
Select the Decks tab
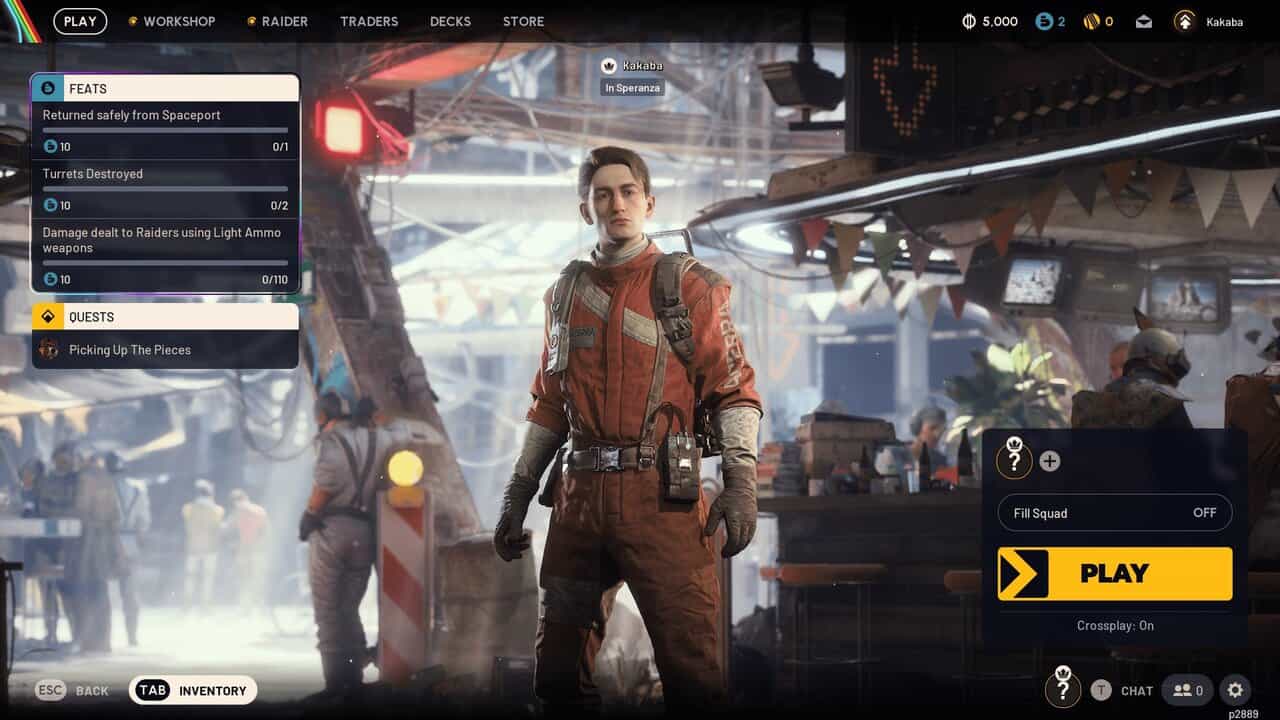pos(450,21)
